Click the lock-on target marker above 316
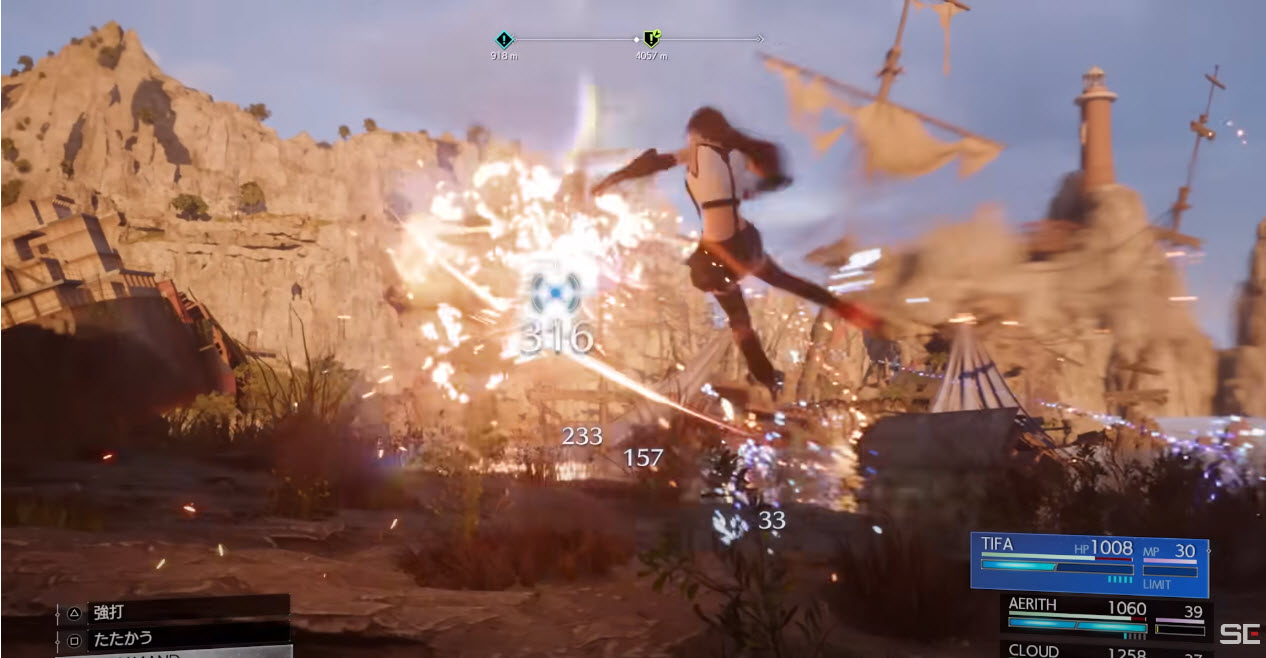This screenshot has width=1266, height=658. [555, 289]
